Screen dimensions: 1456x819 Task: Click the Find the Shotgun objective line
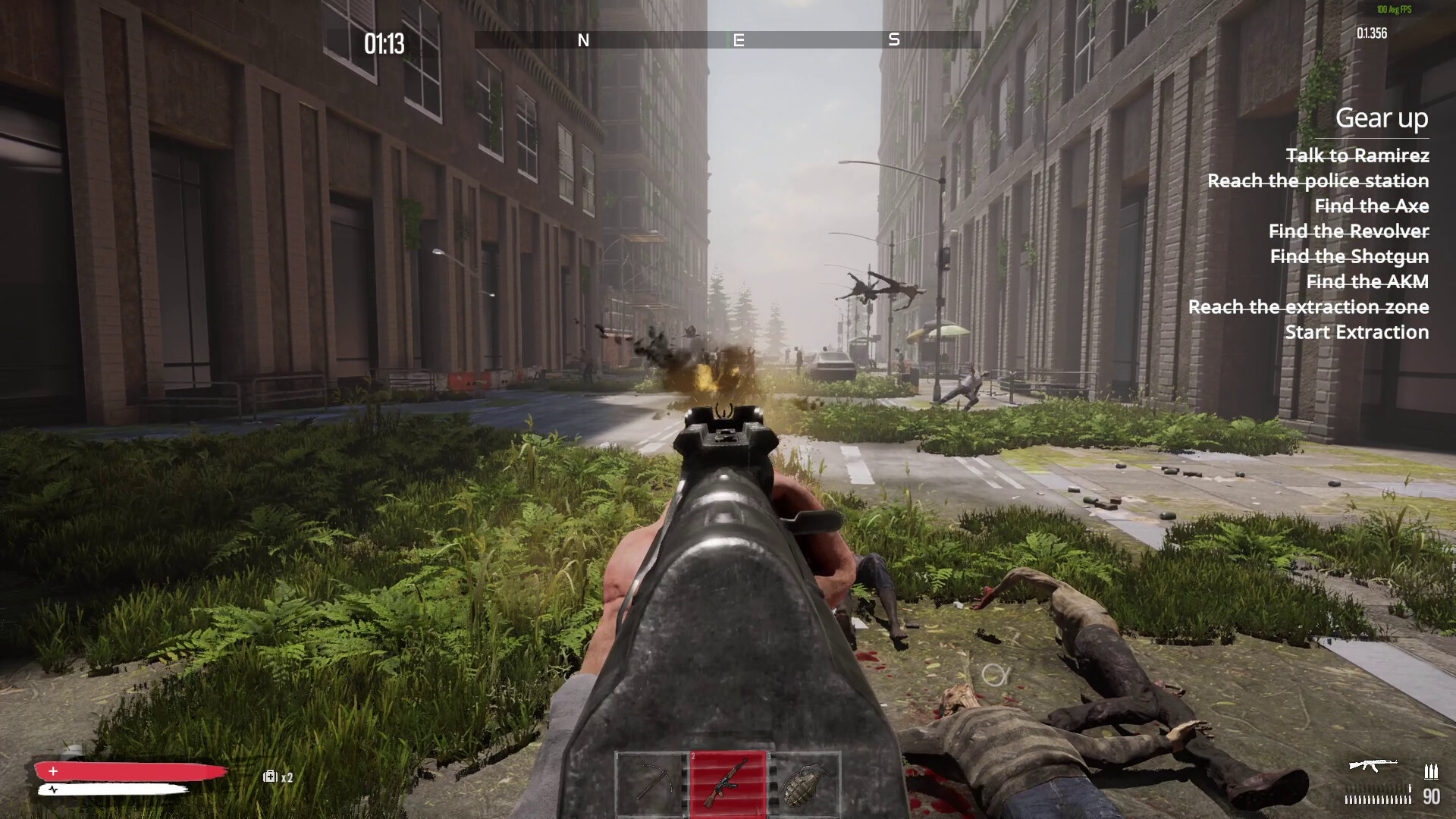(1349, 257)
